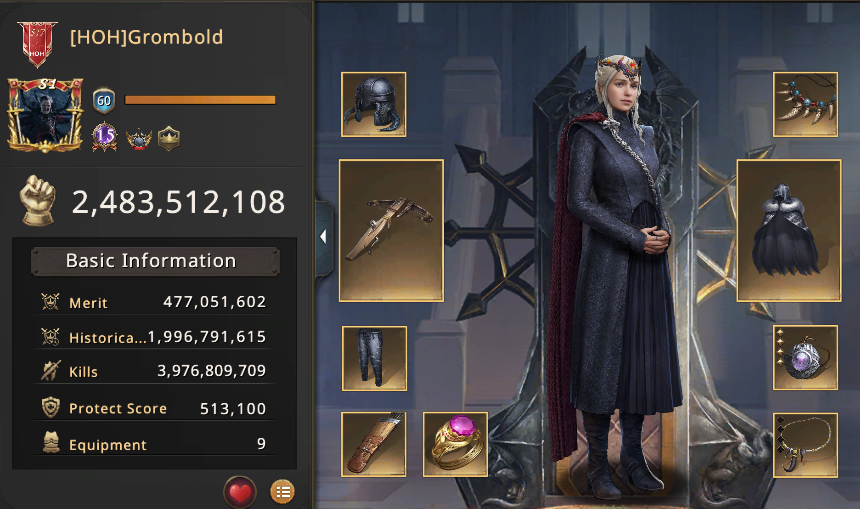Open the orange list details button
This screenshot has height=509, width=860.
click(283, 492)
